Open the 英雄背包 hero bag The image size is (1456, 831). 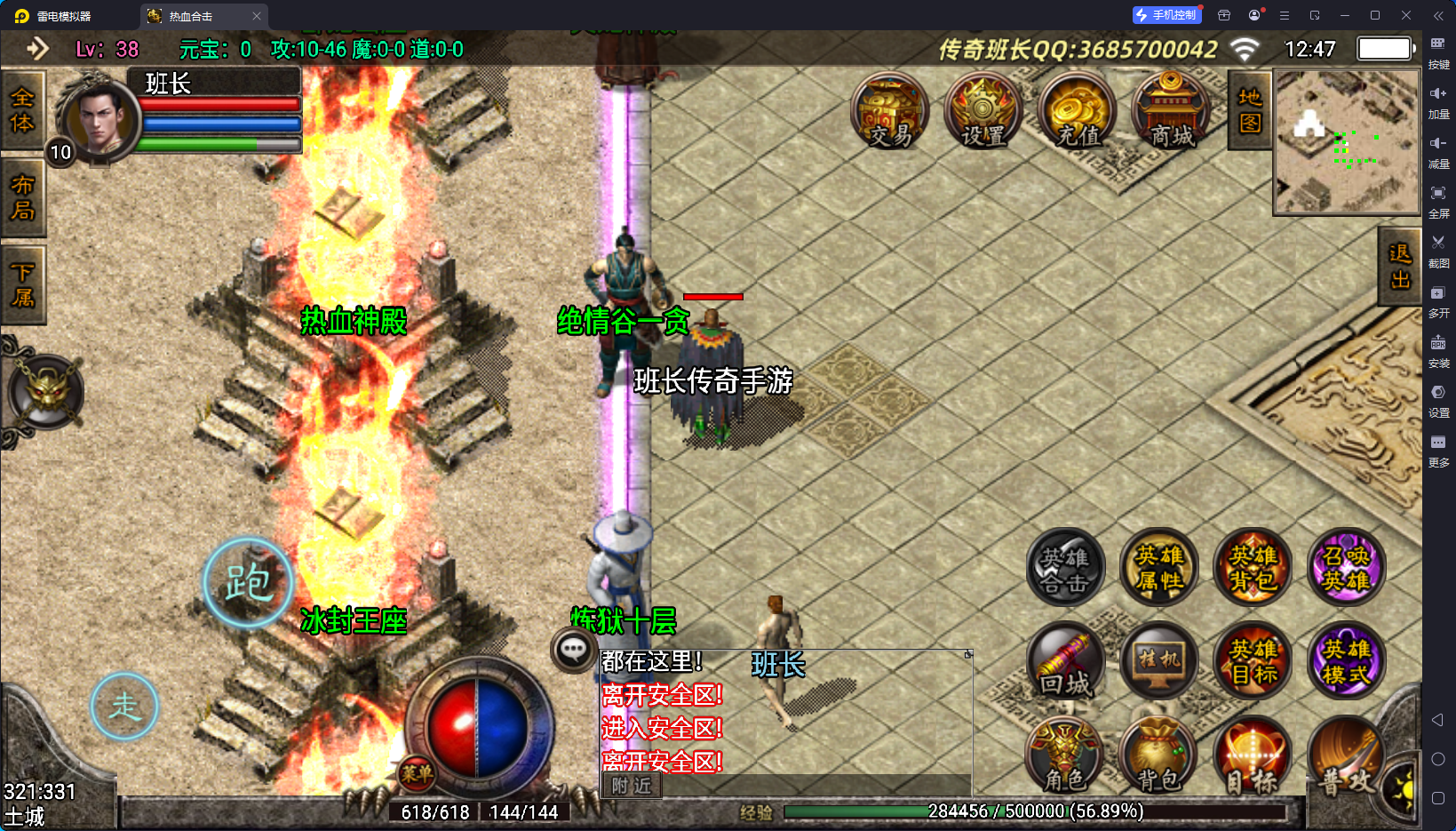click(x=1253, y=569)
